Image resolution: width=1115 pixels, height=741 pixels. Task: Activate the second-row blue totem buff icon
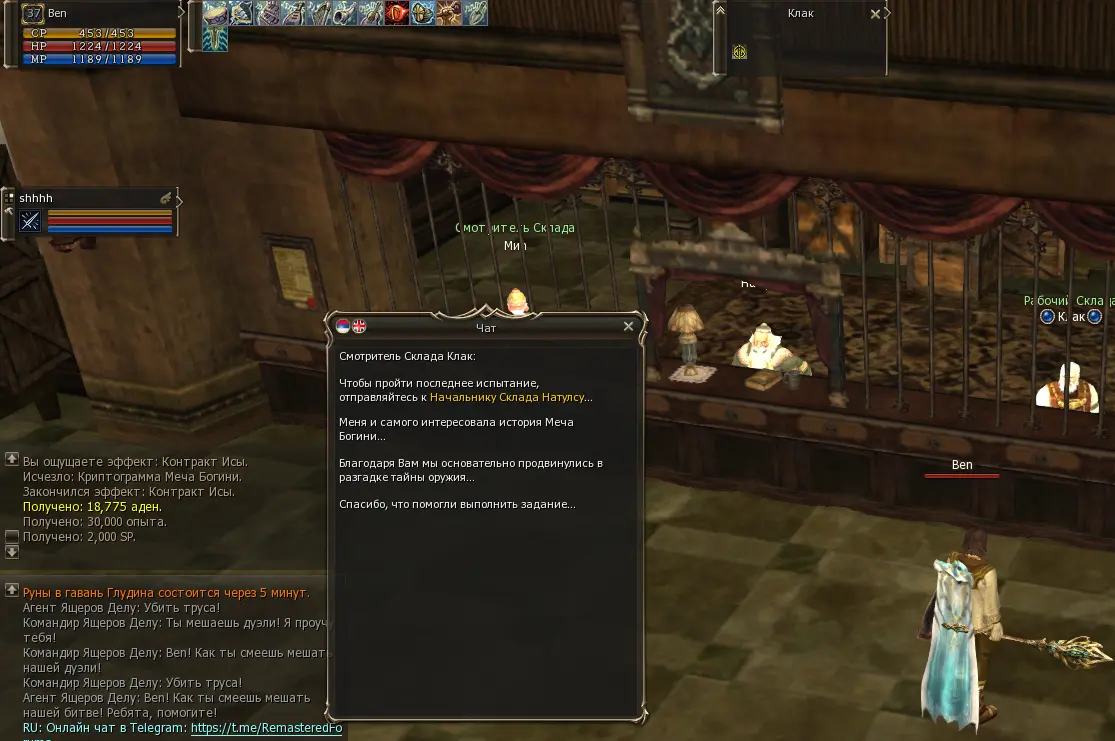pos(215,39)
